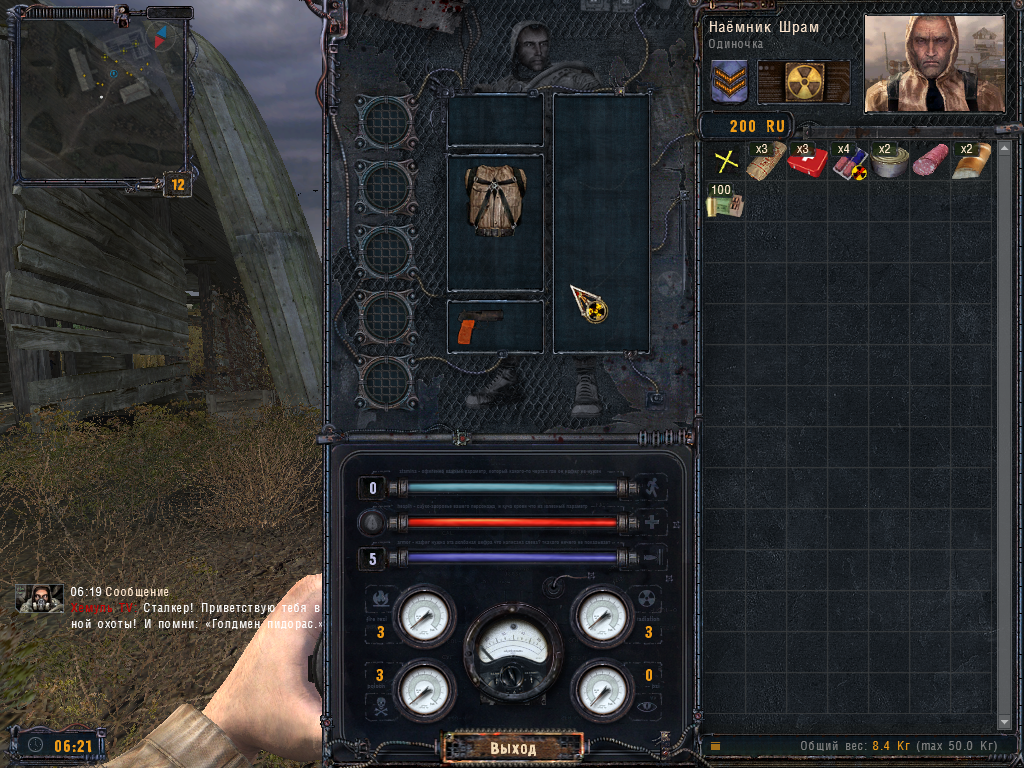Click the inventory scrollbar
The image size is (1024, 768).
coord(1006,430)
